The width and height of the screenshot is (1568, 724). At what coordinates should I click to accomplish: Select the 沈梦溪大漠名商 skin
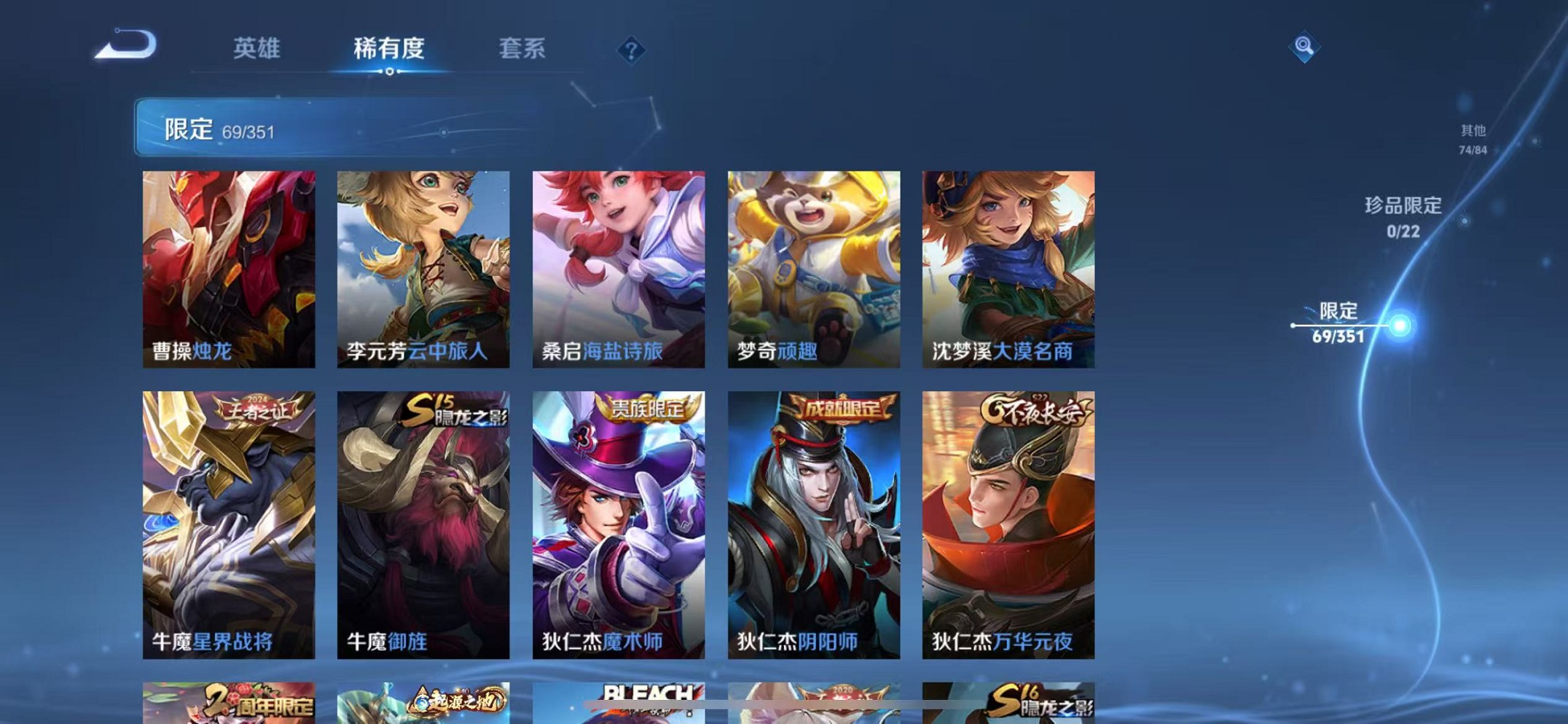(1008, 269)
